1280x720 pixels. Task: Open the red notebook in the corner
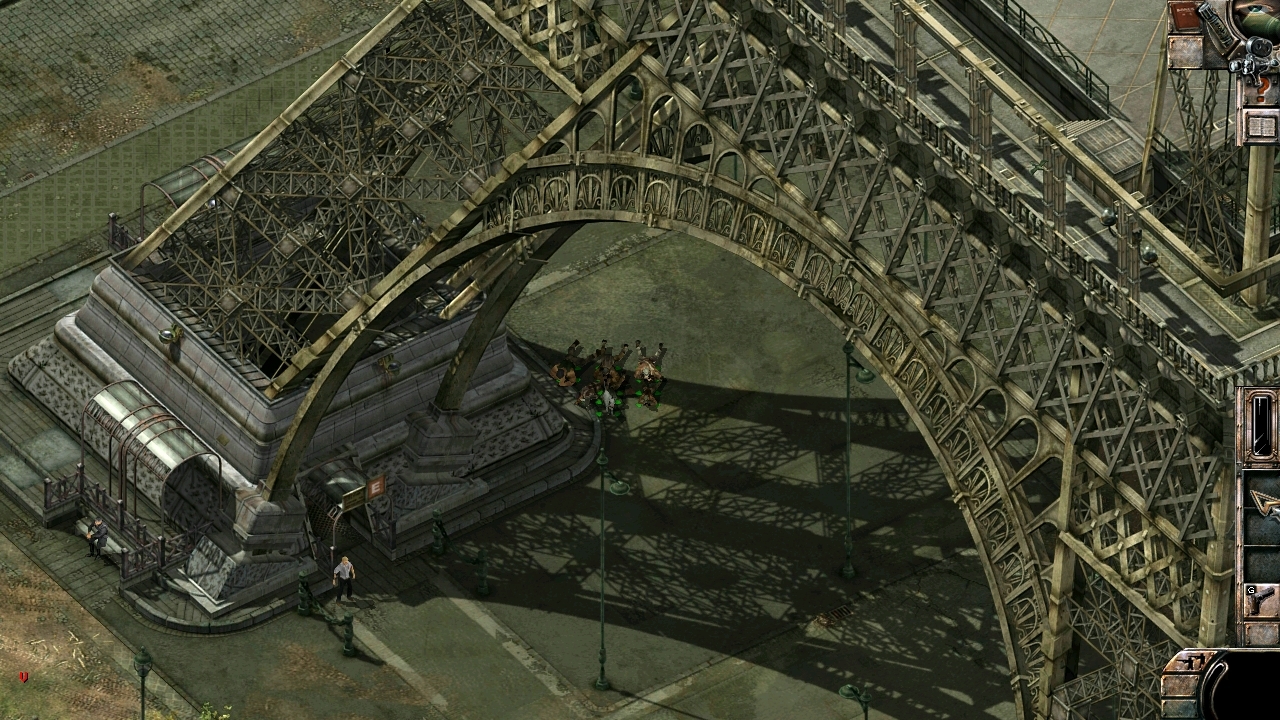click(1186, 18)
